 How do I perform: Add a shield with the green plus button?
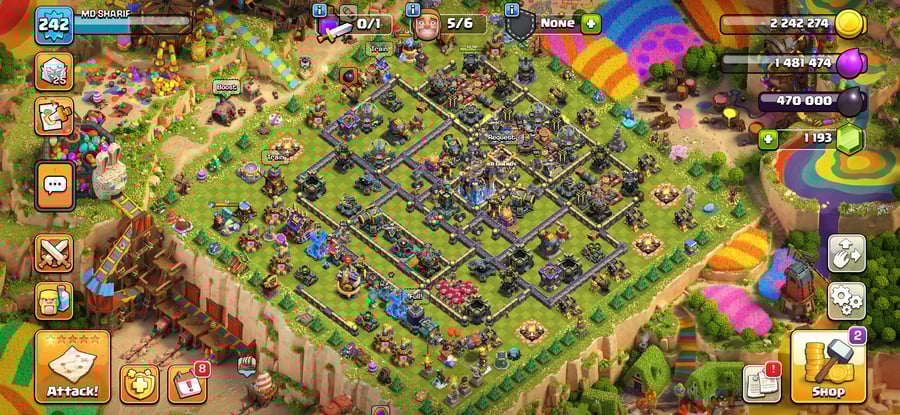point(591,23)
